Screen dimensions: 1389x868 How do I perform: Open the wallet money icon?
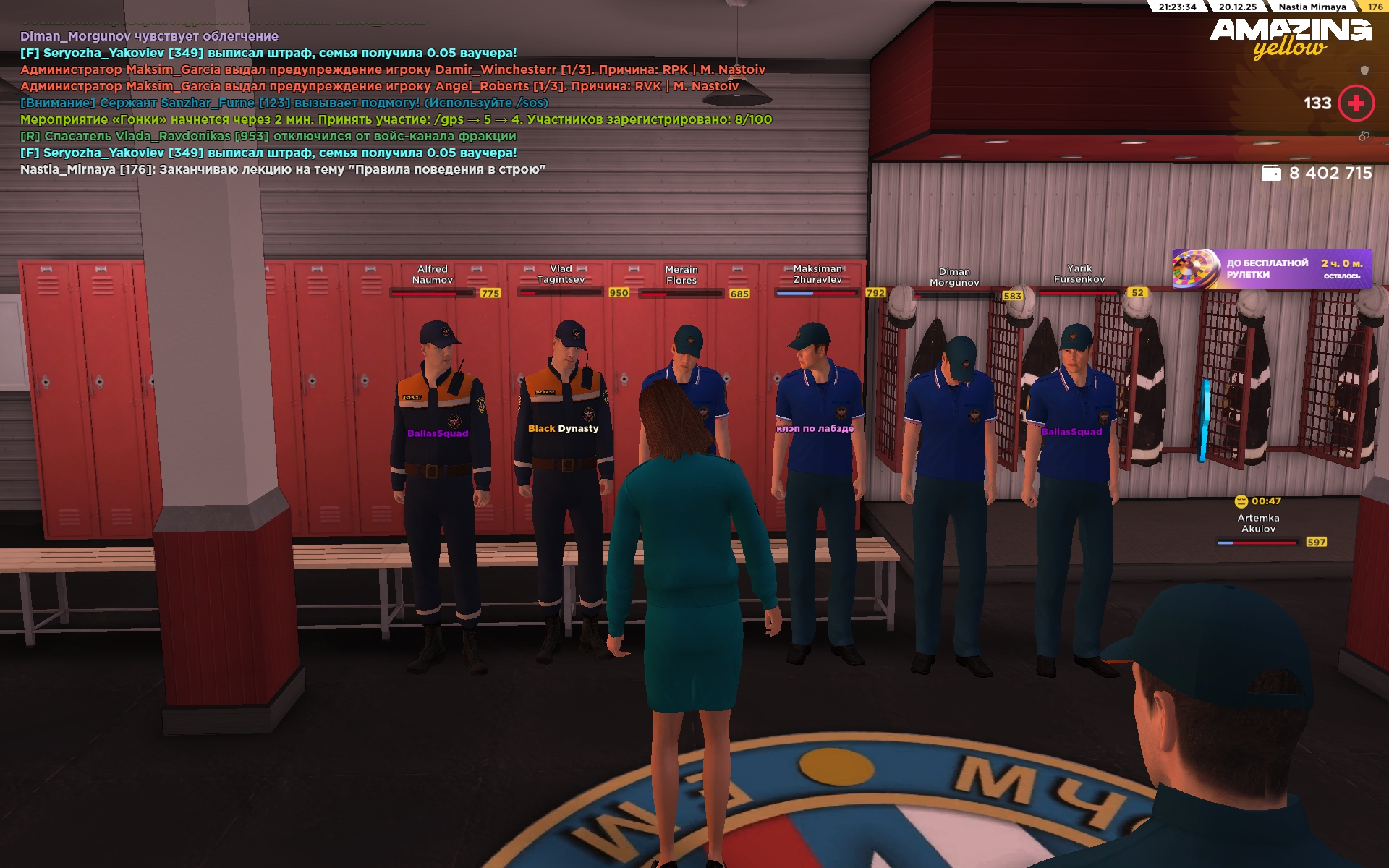pos(1271,174)
